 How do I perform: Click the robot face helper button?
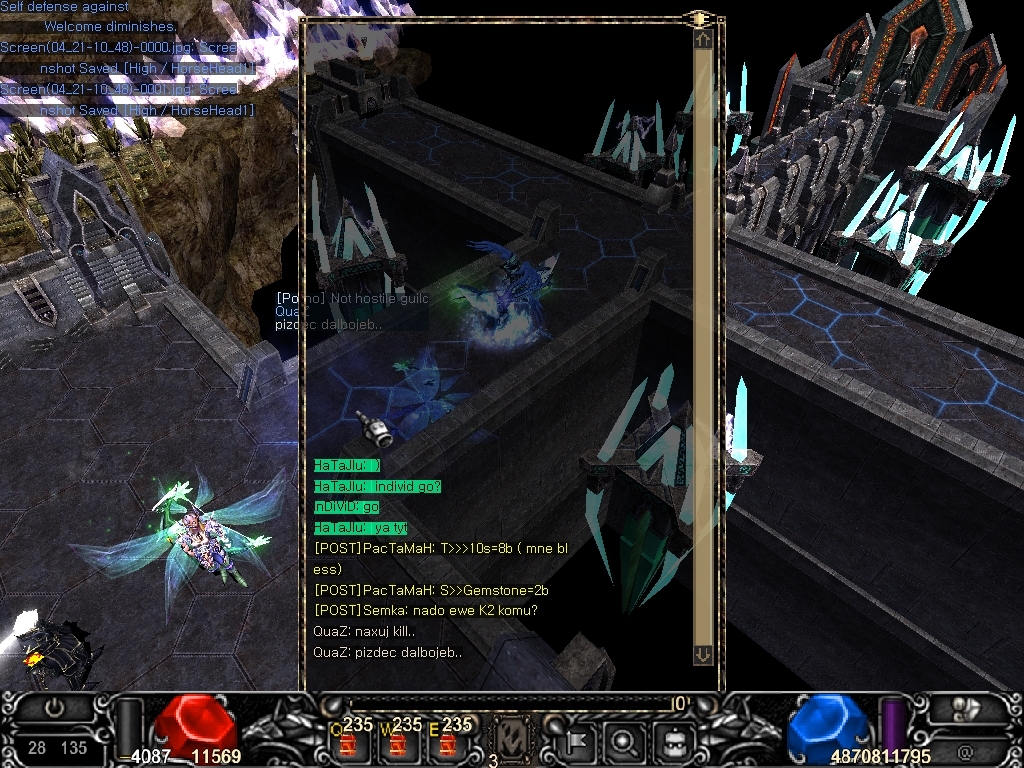pos(672,742)
